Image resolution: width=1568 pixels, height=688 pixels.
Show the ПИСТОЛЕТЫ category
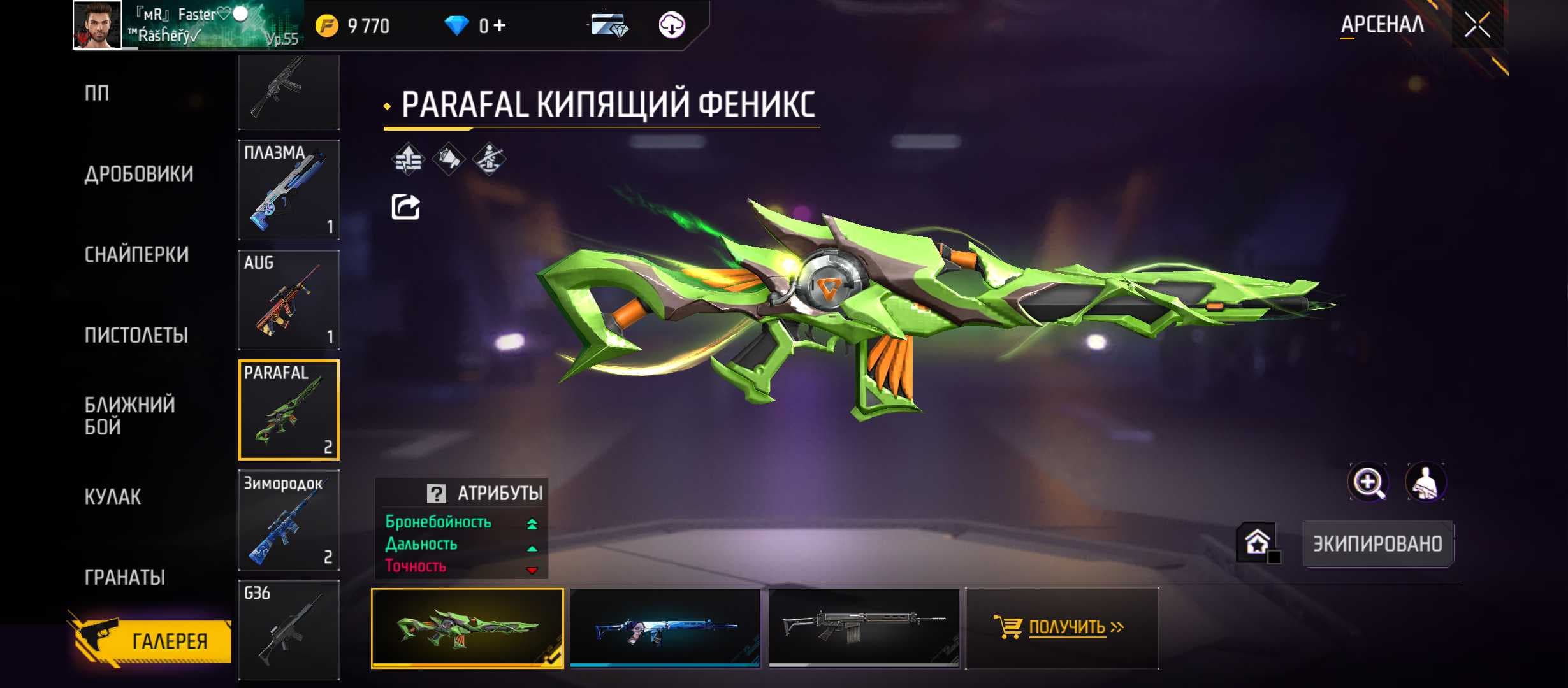pos(136,335)
